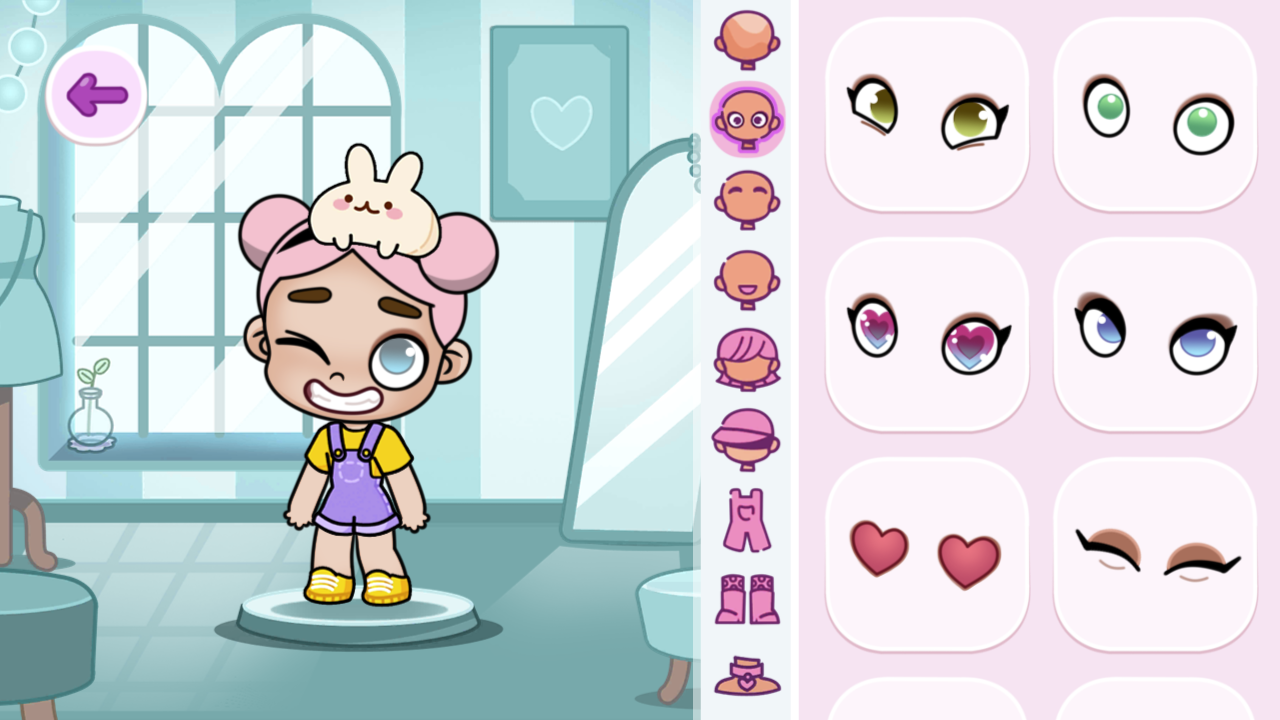
Task: Pick the pink gradient heart eyes
Action: 927,334
